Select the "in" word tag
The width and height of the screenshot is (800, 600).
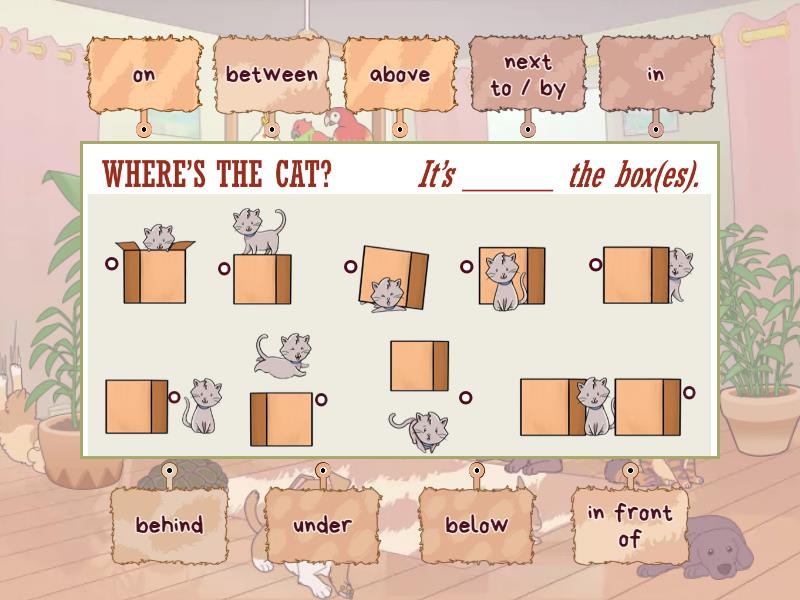pos(655,75)
